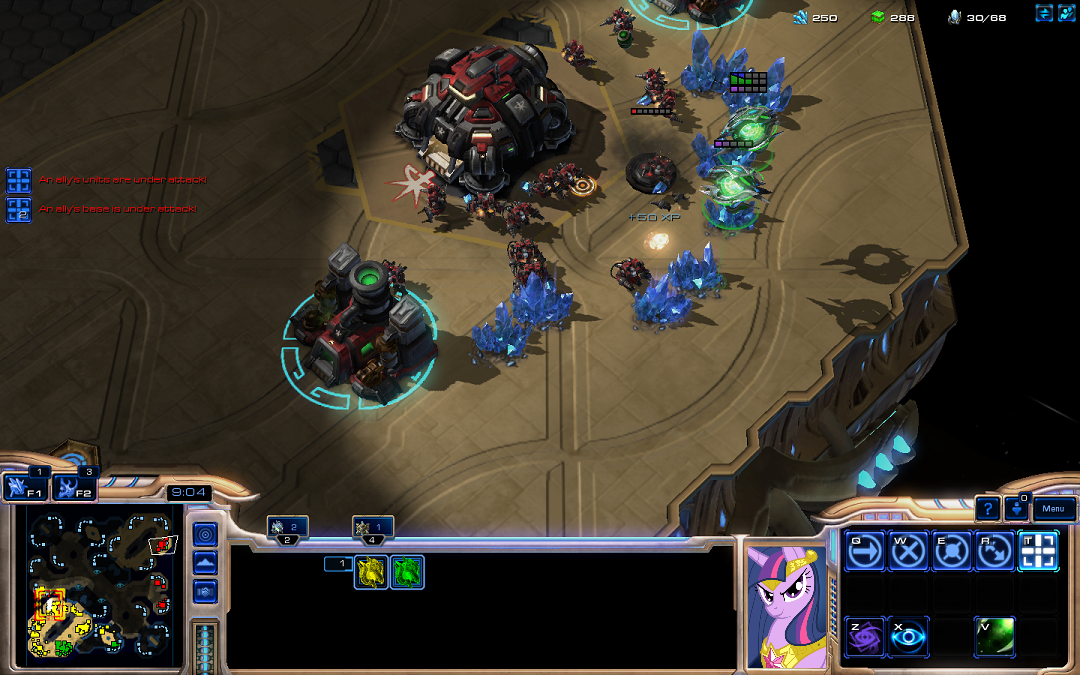The width and height of the screenshot is (1080, 675).
Task: Select the Patrol command icon
Action: [x=993, y=551]
